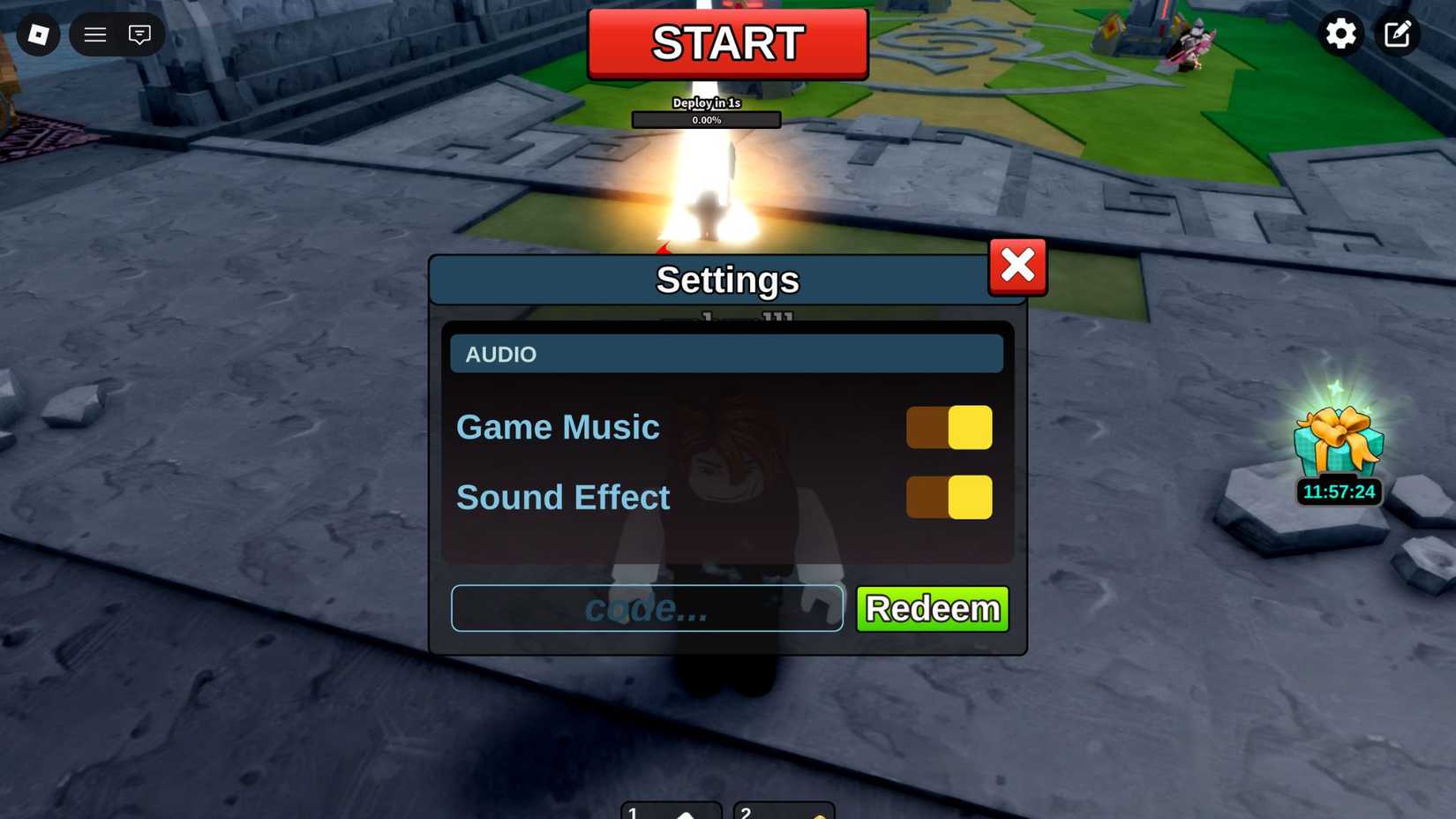Open the Roblox menu icon
The height and width of the screenshot is (819, 1456).
tap(37, 34)
